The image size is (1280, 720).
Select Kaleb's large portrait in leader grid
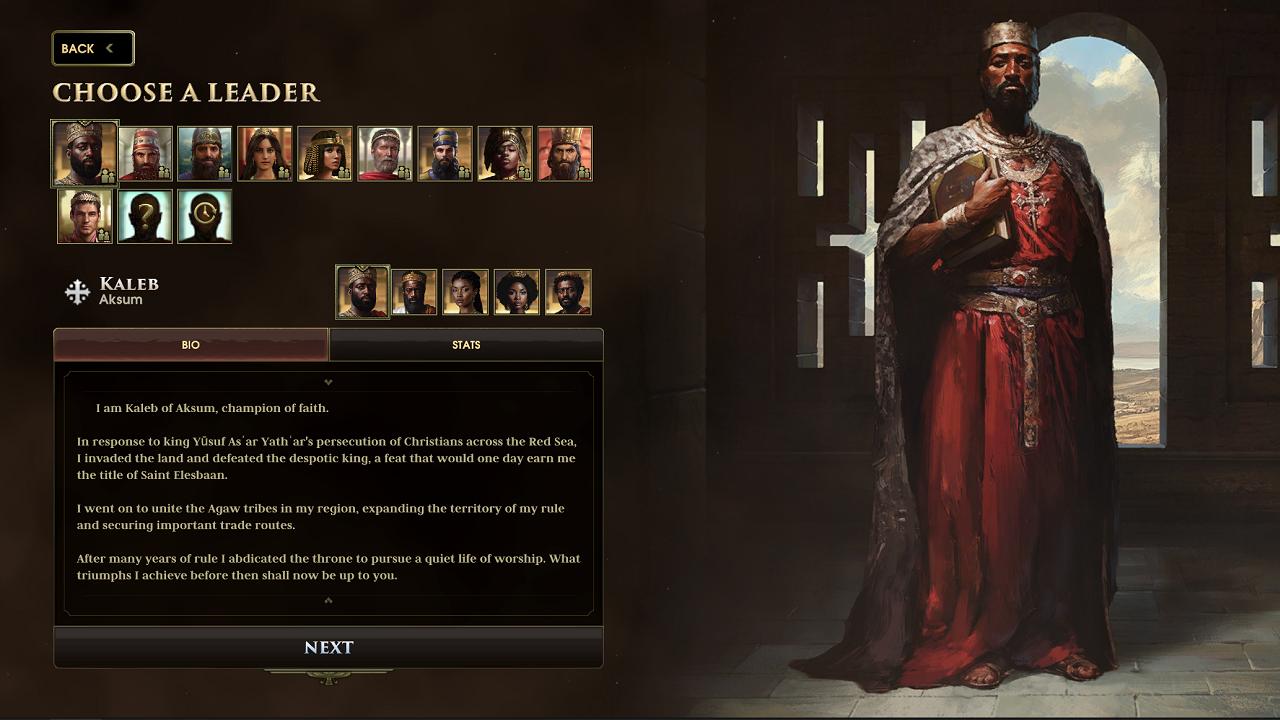coord(85,153)
